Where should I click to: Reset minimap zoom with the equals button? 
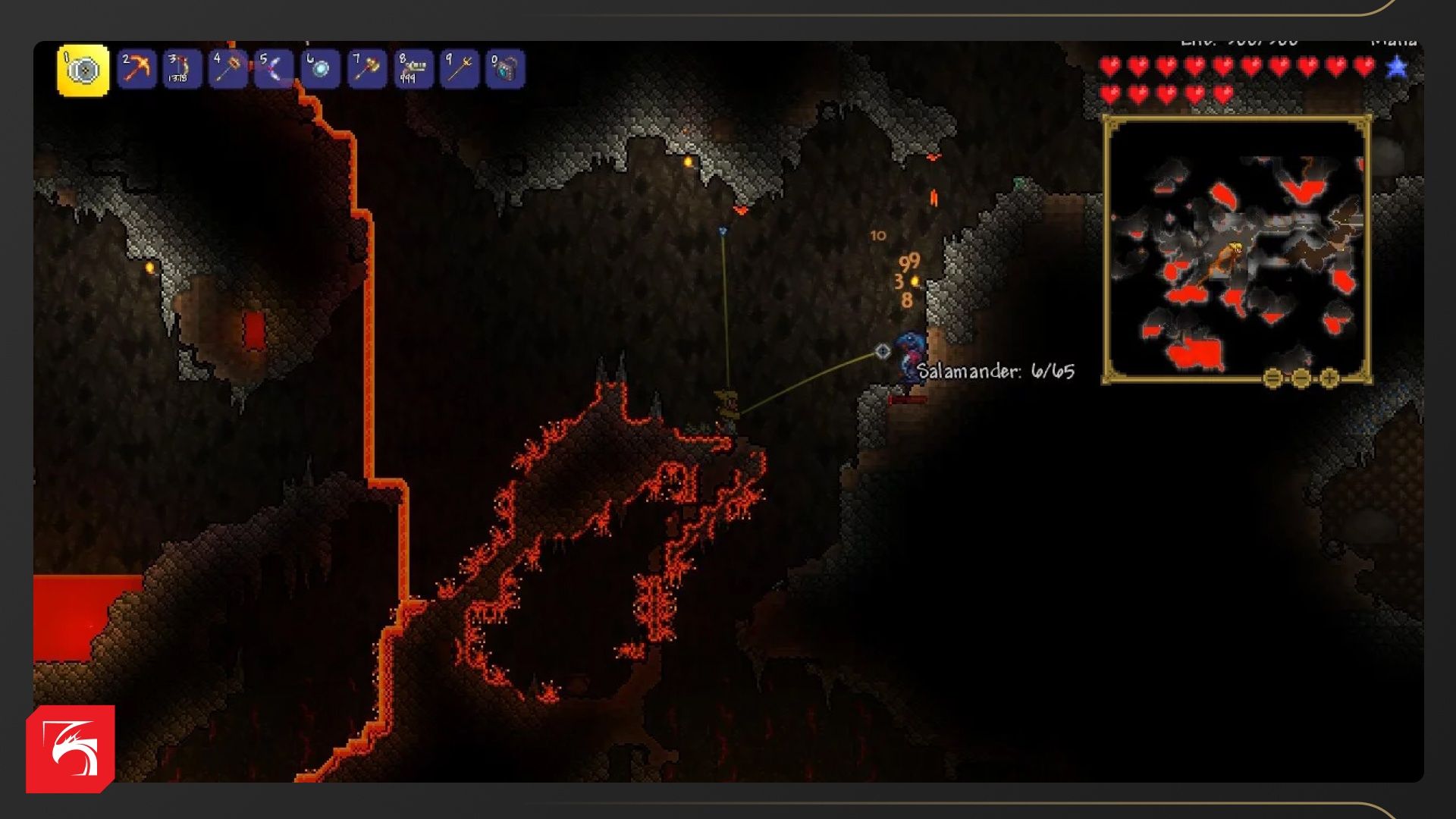tap(1273, 378)
